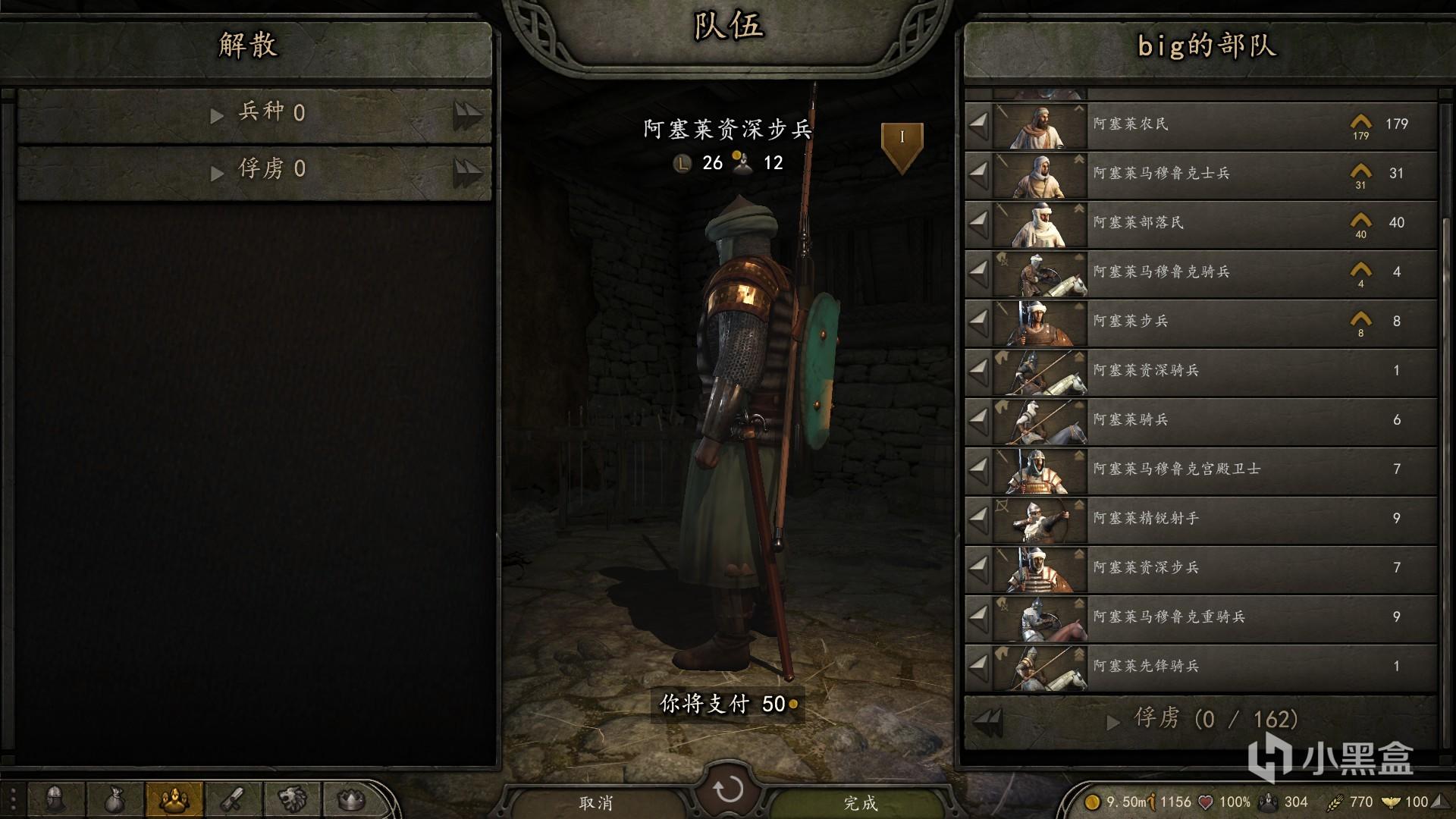The image size is (1456, 819).
Task: Confirm with the 完成 button
Action: pos(860,802)
